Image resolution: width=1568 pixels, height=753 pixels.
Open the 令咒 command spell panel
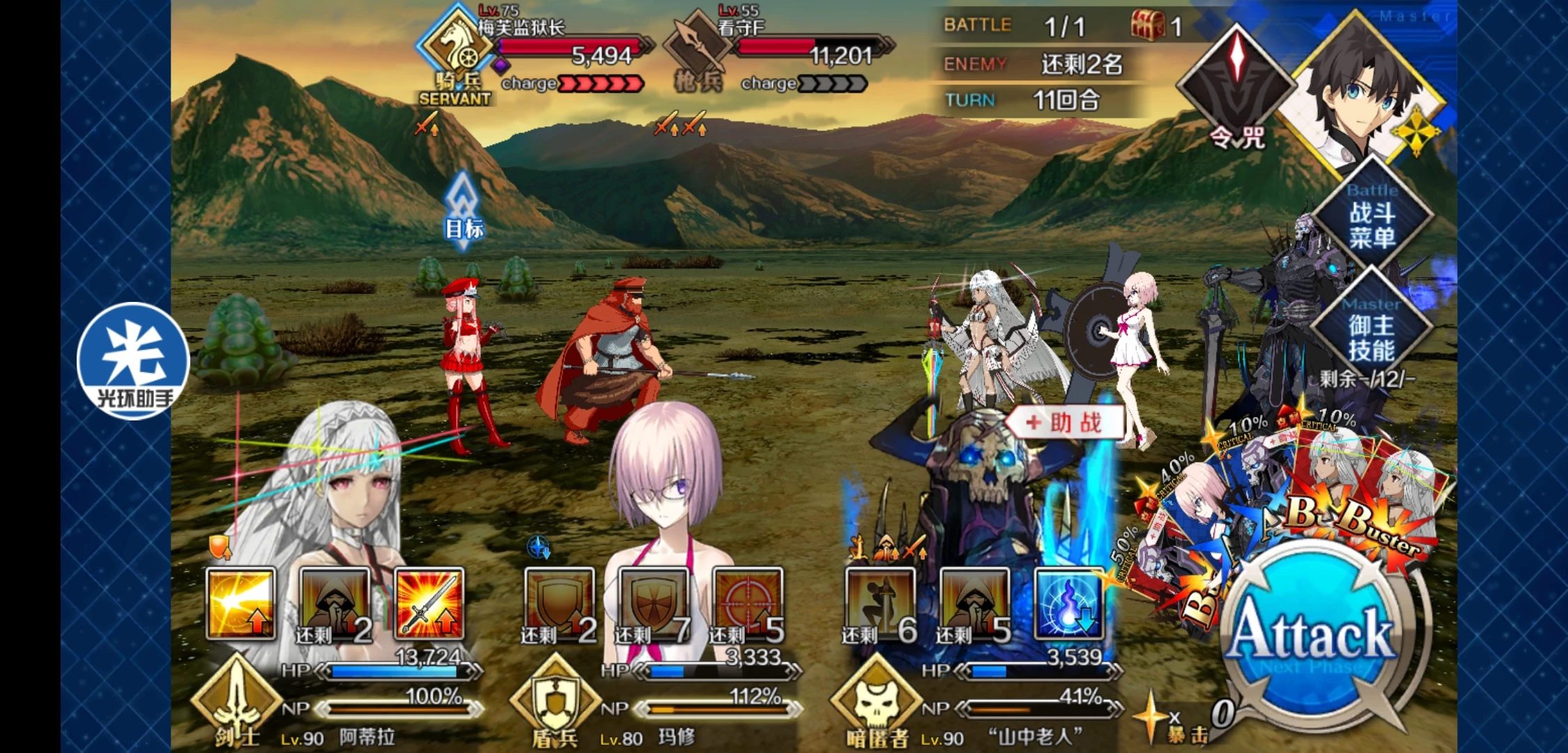coord(1236,87)
